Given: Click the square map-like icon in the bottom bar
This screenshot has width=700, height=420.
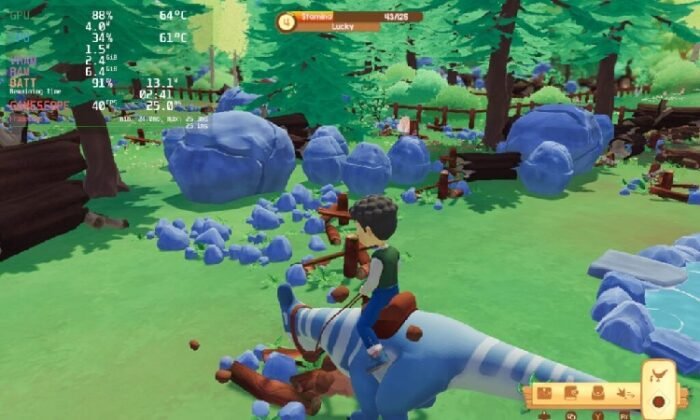Looking at the screenshot, I should click(546, 394).
